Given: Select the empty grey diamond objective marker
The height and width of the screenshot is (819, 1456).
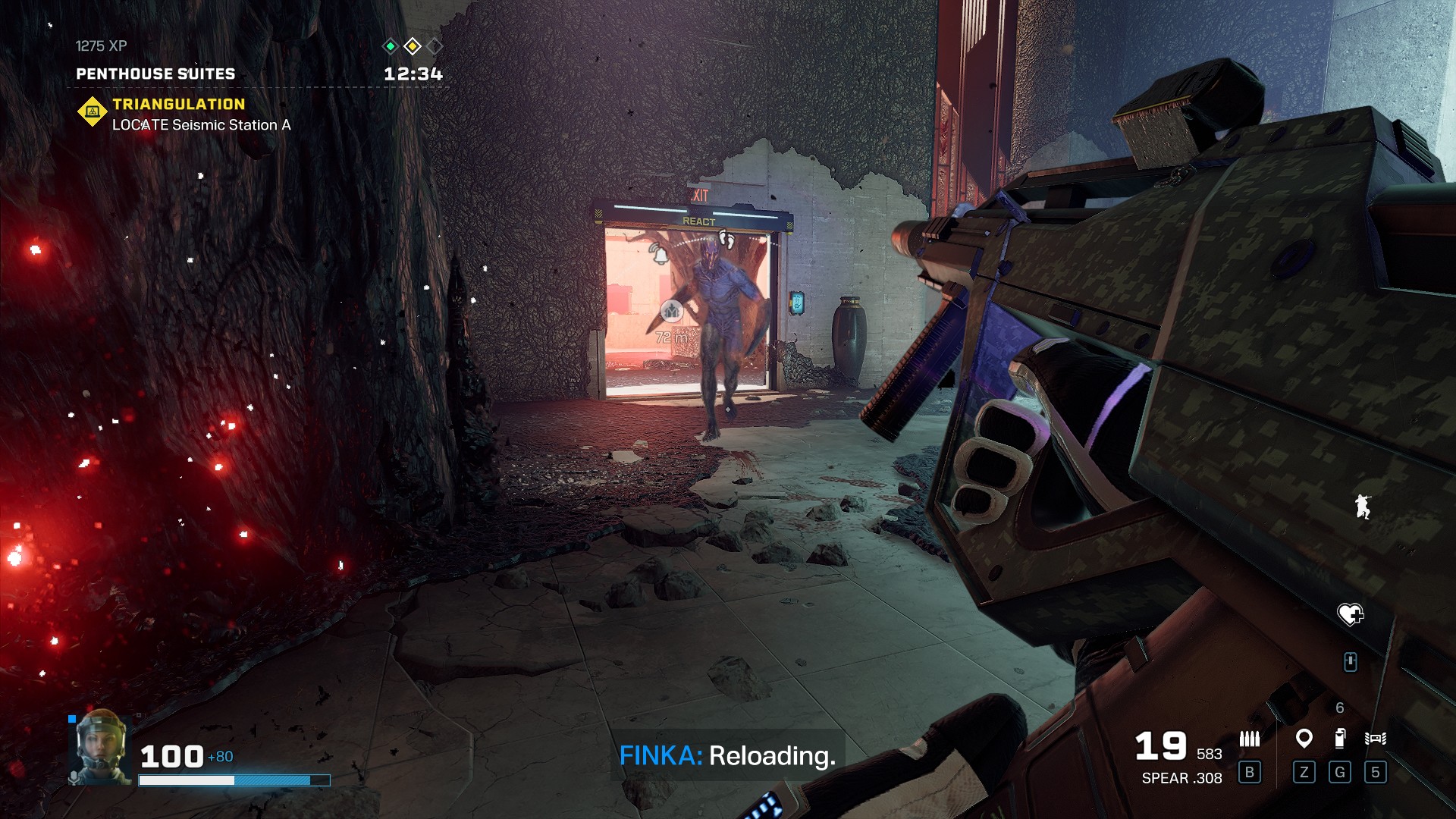Looking at the screenshot, I should tap(435, 46).
